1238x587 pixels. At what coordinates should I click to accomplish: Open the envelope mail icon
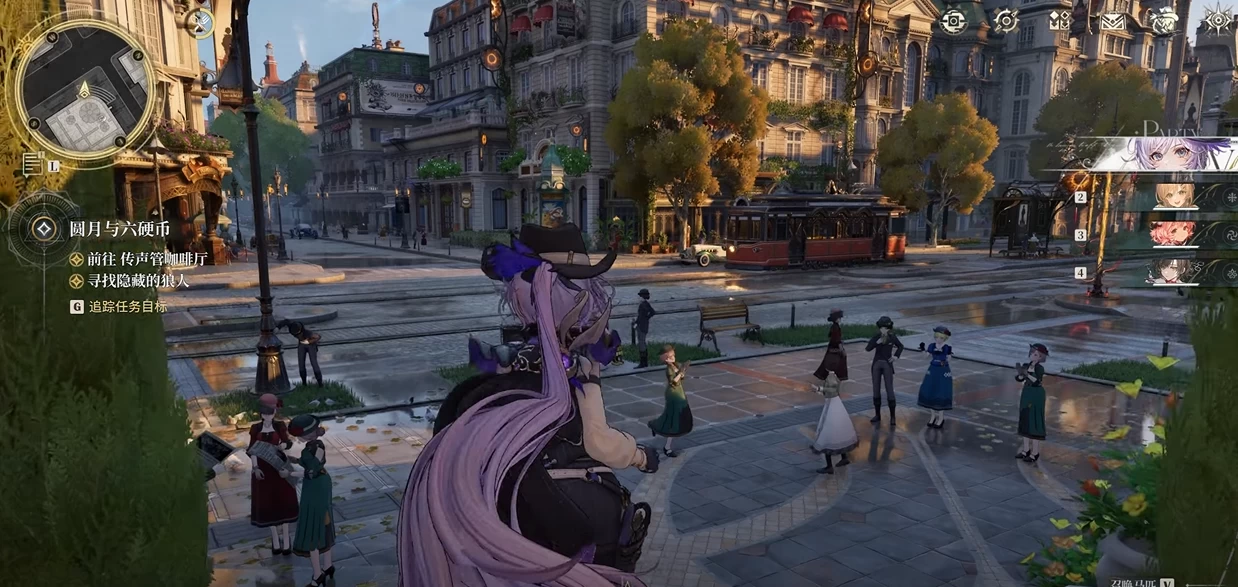click(1111, 21)
